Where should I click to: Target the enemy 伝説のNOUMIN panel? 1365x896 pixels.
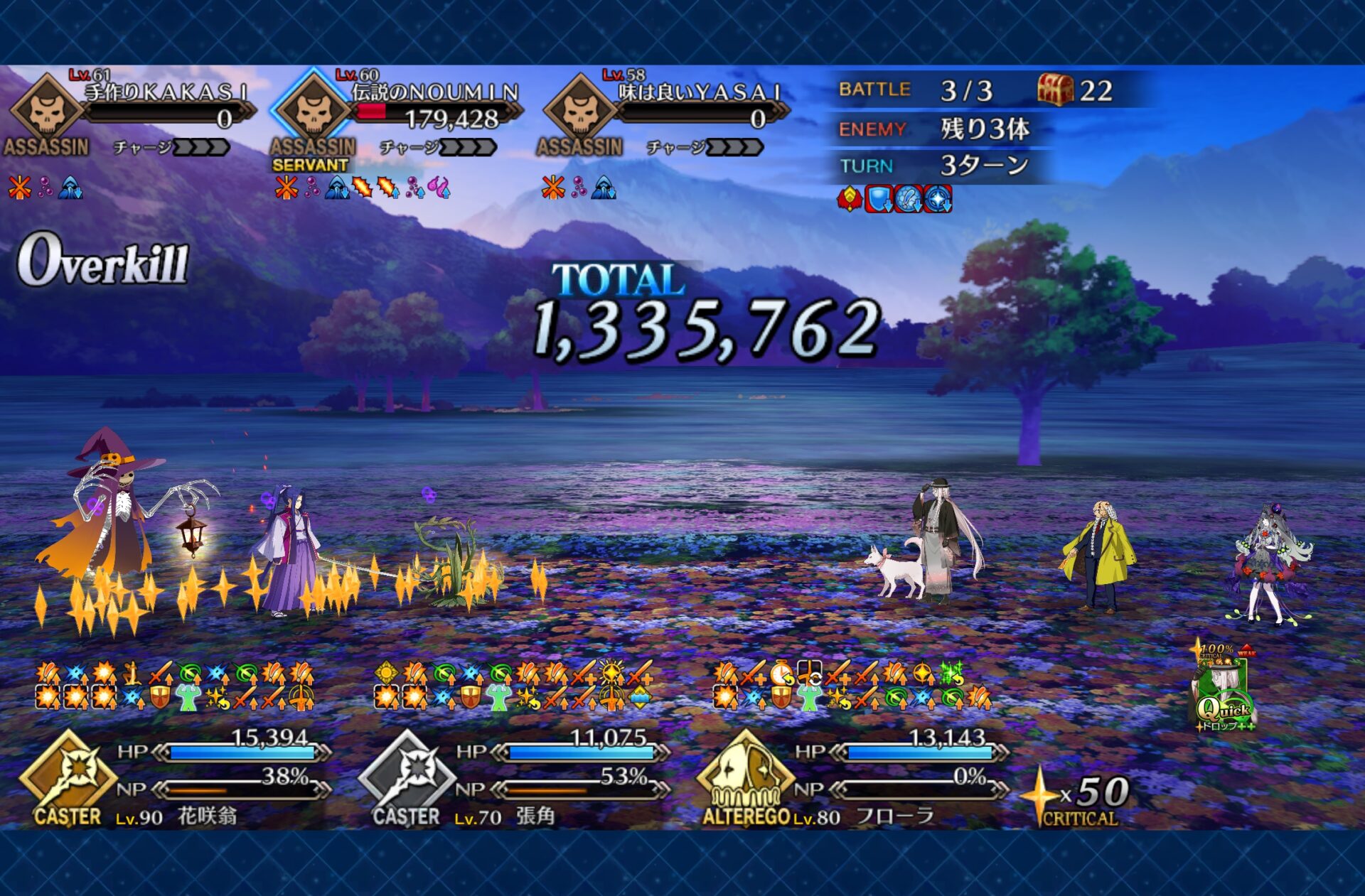click(398, 114)
